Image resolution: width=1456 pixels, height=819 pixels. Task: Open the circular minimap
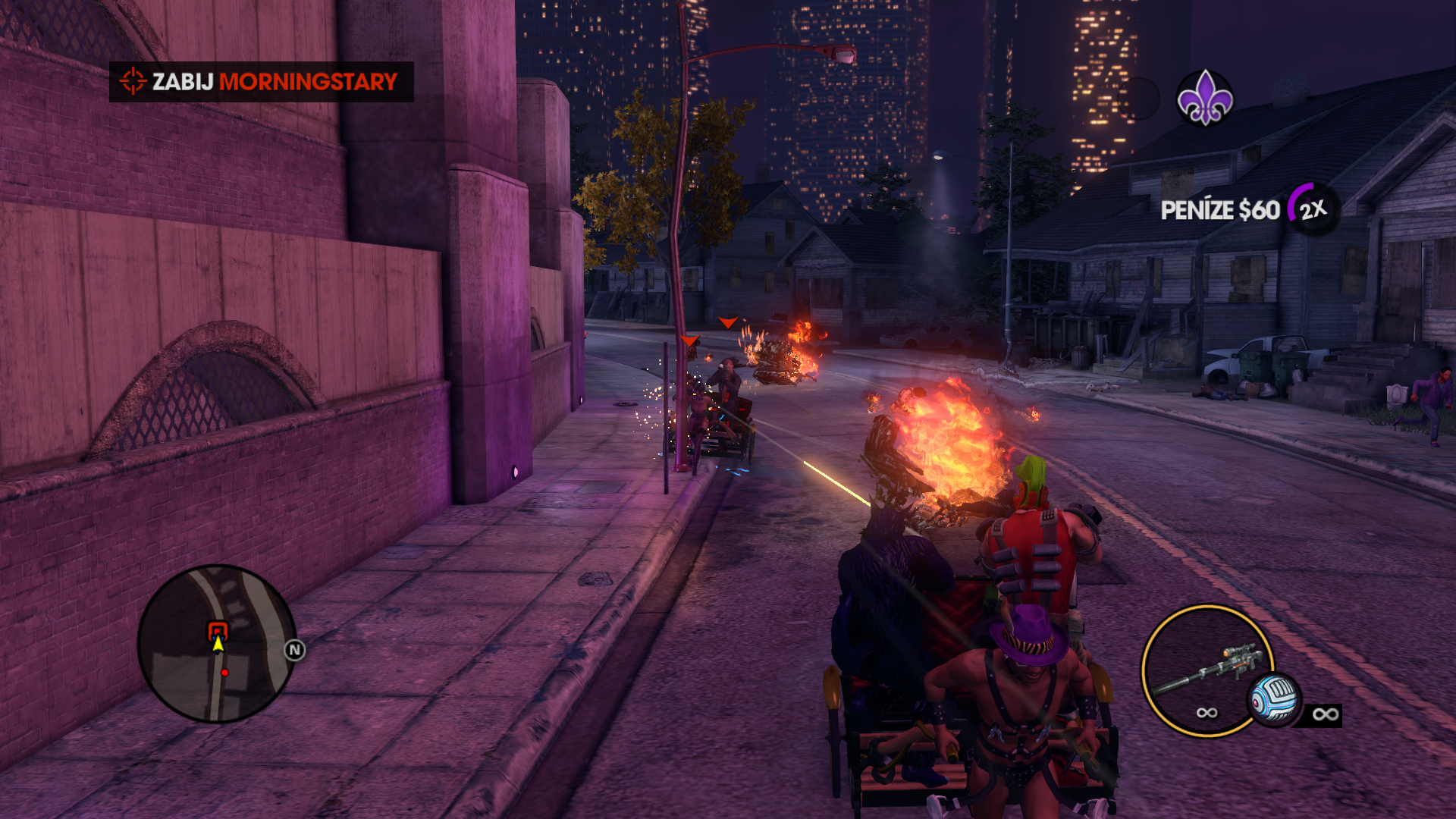[x=217, y=643]
